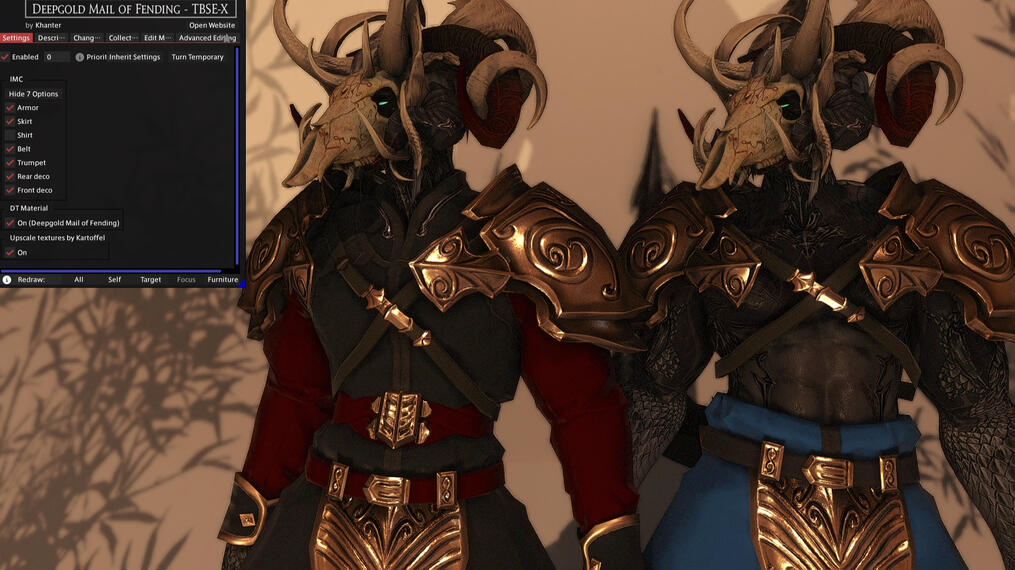The height and width of the screenshot is (570, 1015).
Task: Uncheck the Rear deco option
Action: click(10, 176)
